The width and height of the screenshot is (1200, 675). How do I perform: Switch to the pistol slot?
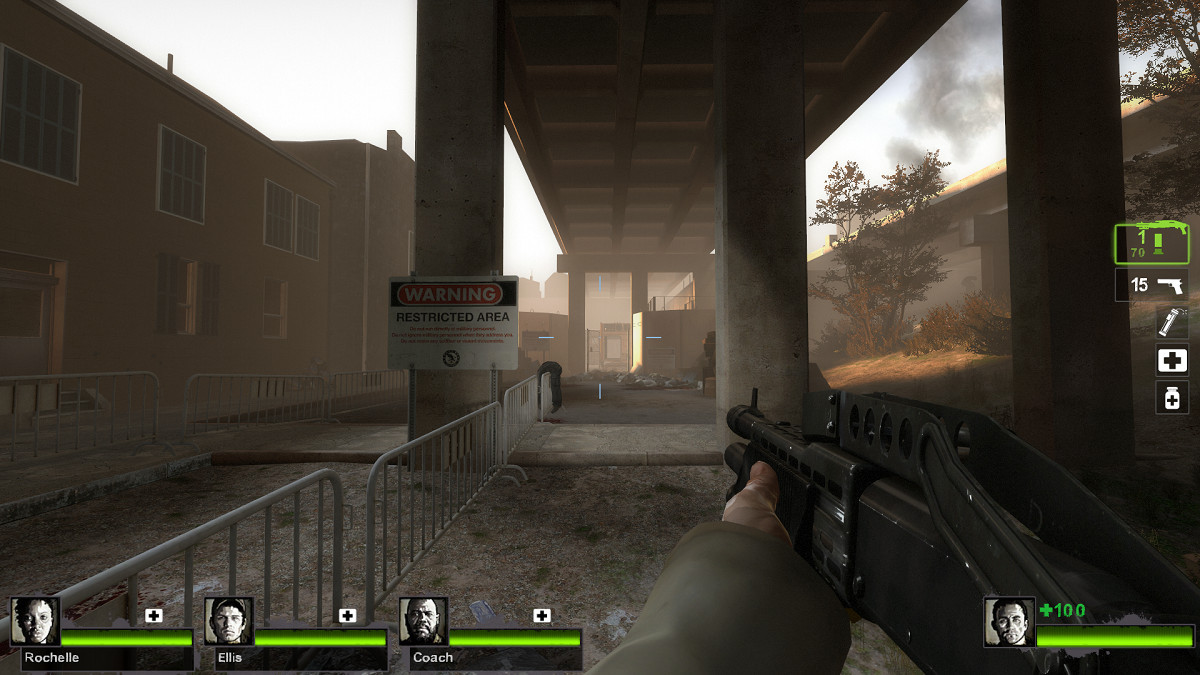pos(1152,285)
